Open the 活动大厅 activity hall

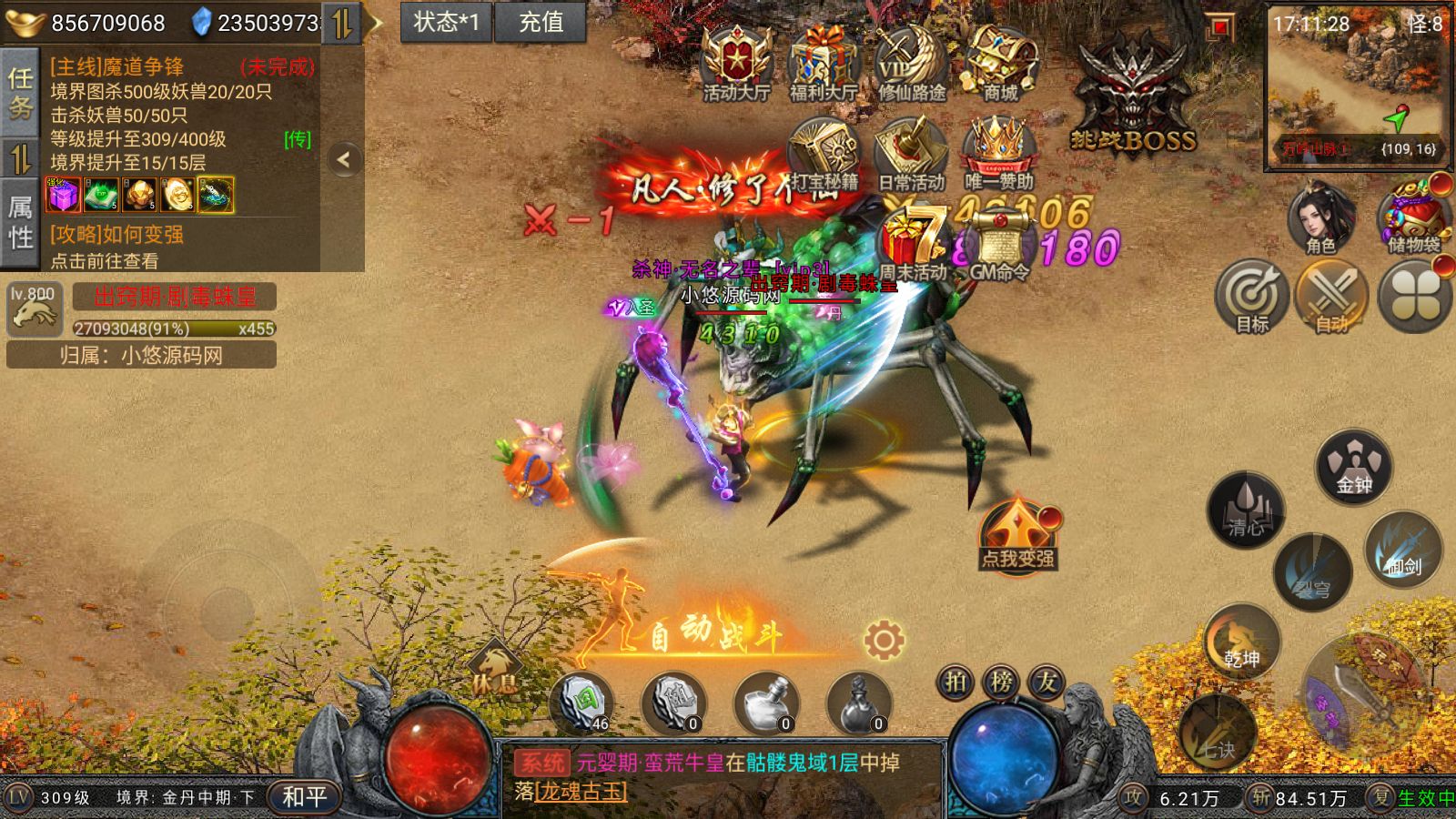pyautogui.click(x=736, y=64)
